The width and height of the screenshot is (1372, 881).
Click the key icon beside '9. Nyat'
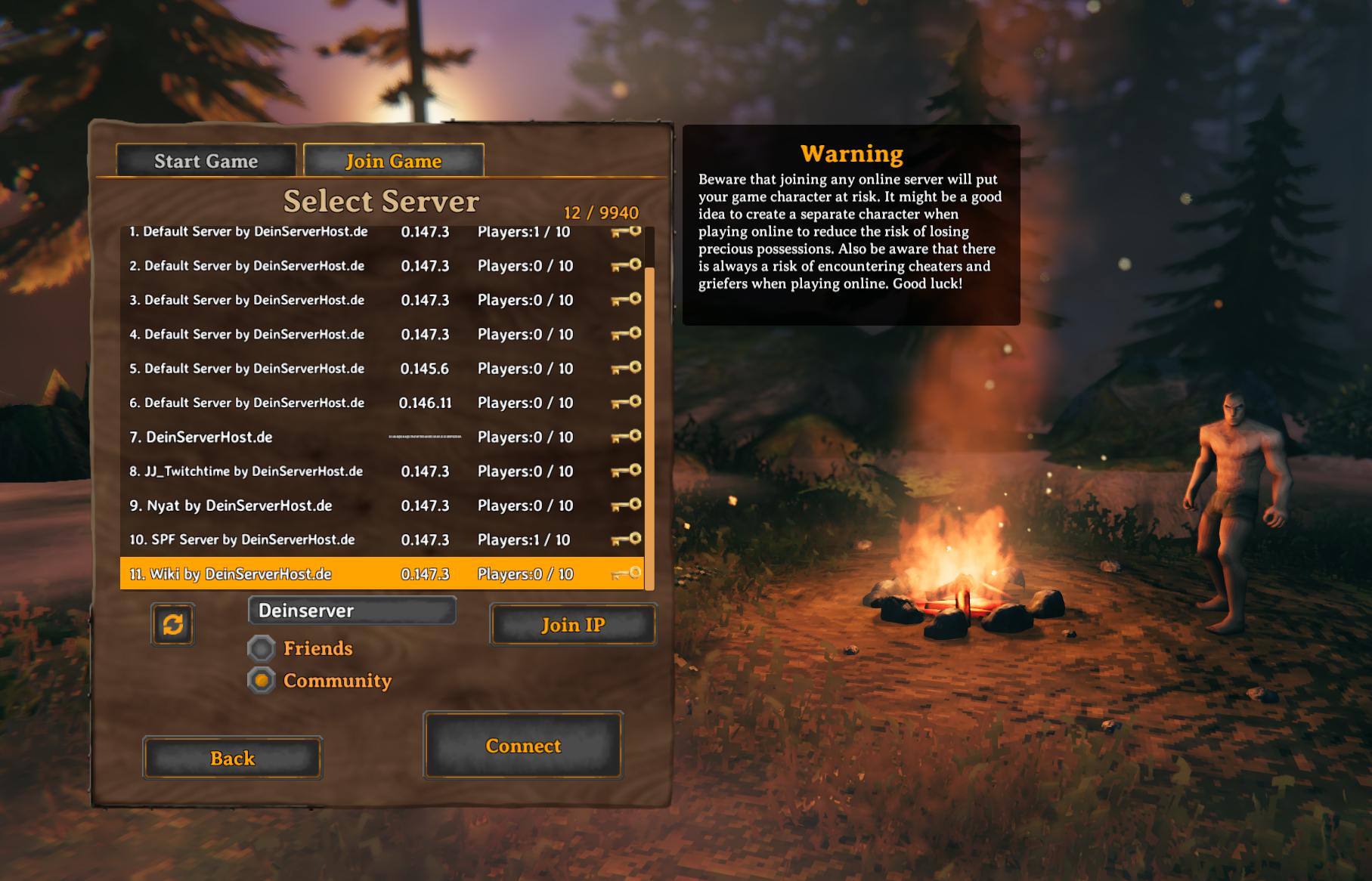pyautogui.click(x=627, y=505)
